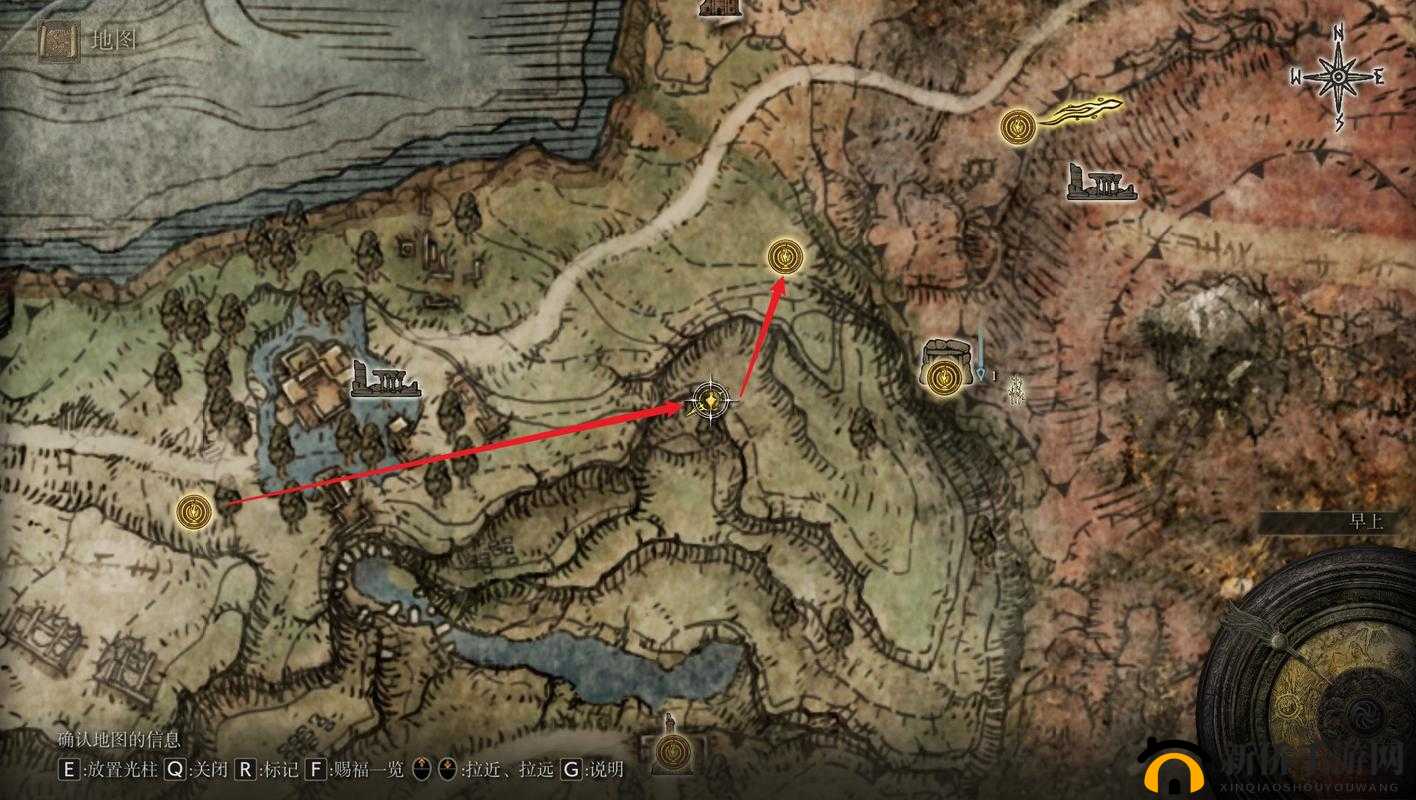The width and height of the screenshot is (1416, 800).
Task: Pick the grace where the red arrow starts
Action: (193, 511)
